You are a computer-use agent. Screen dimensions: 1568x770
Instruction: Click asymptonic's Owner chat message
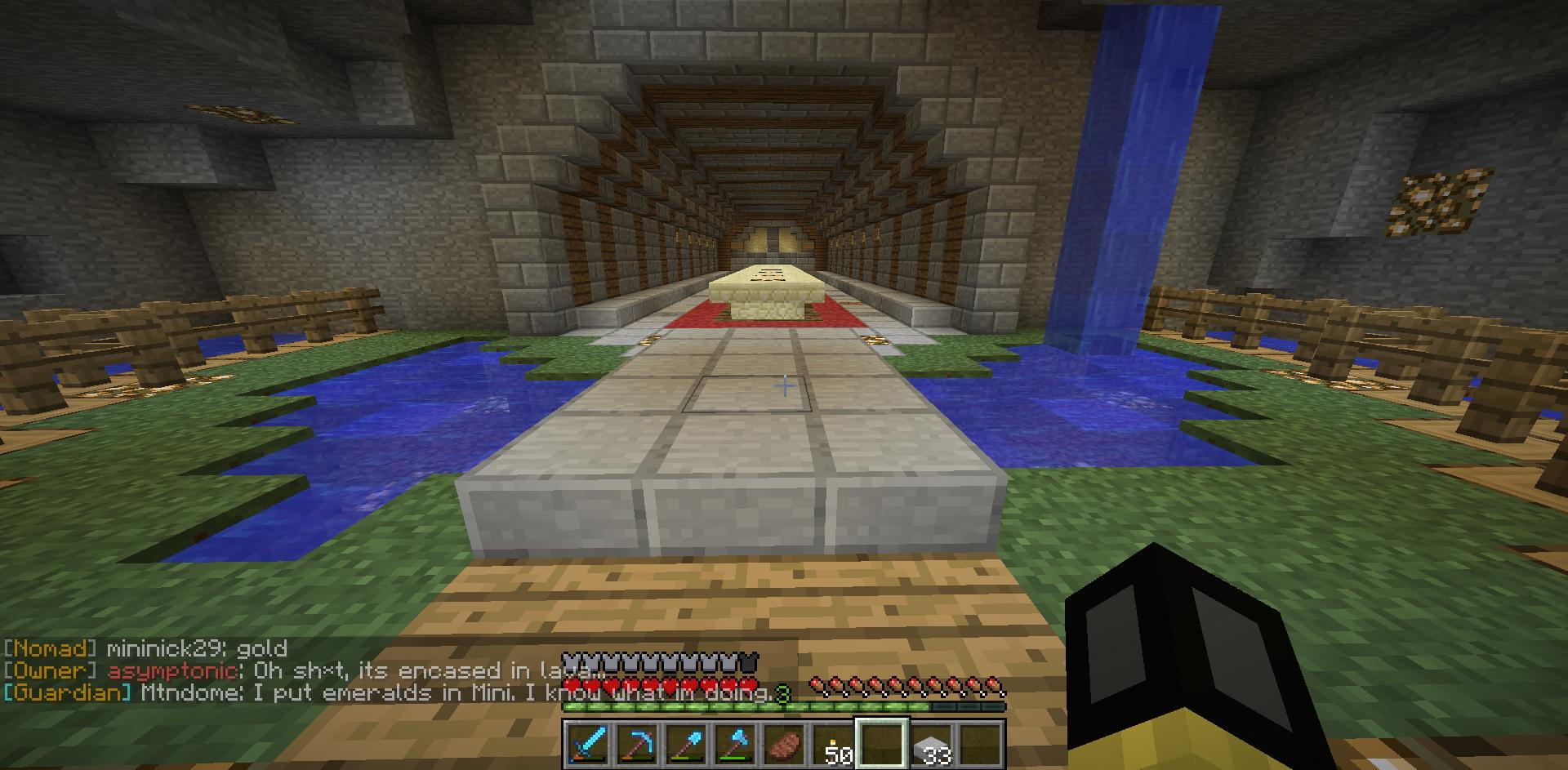(286, 671)
